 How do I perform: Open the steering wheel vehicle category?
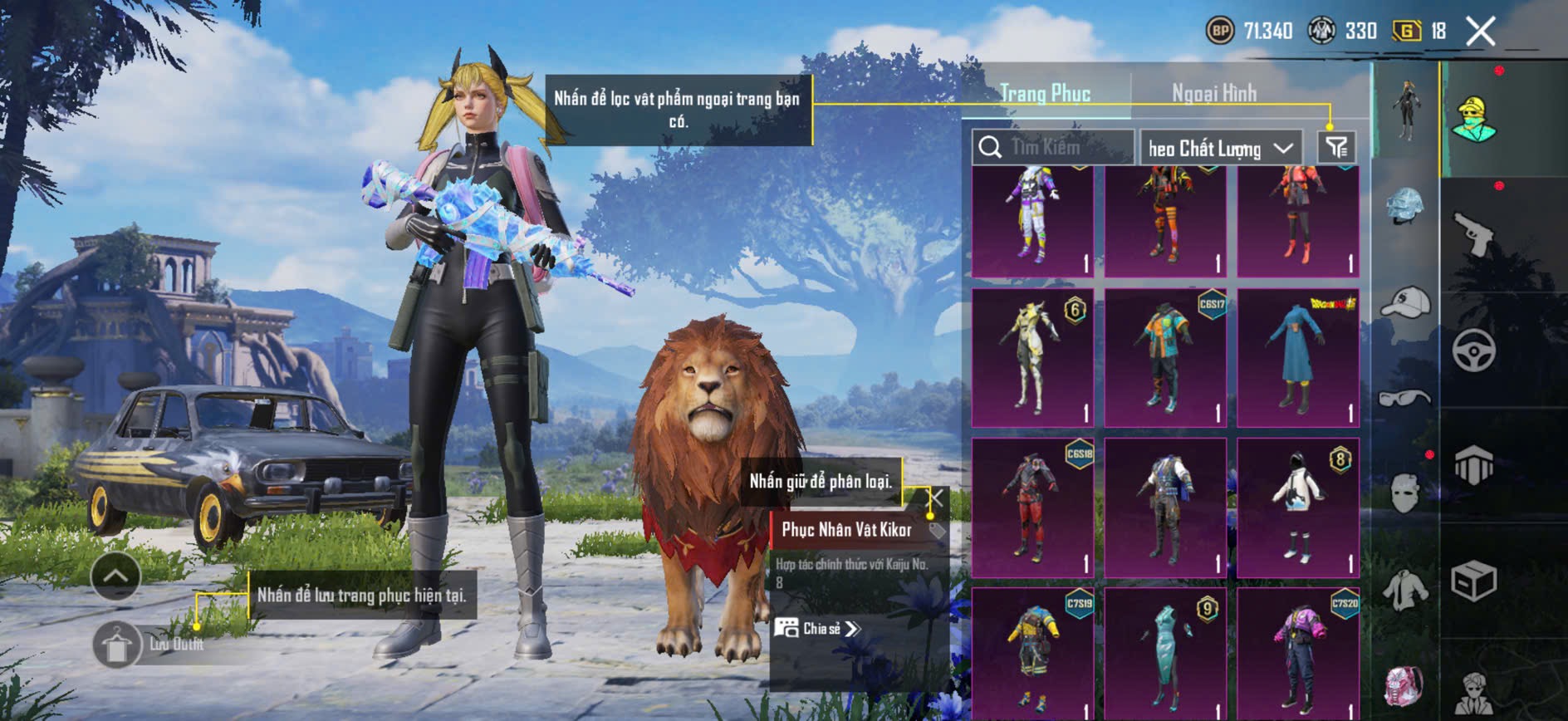(1473, 351)
